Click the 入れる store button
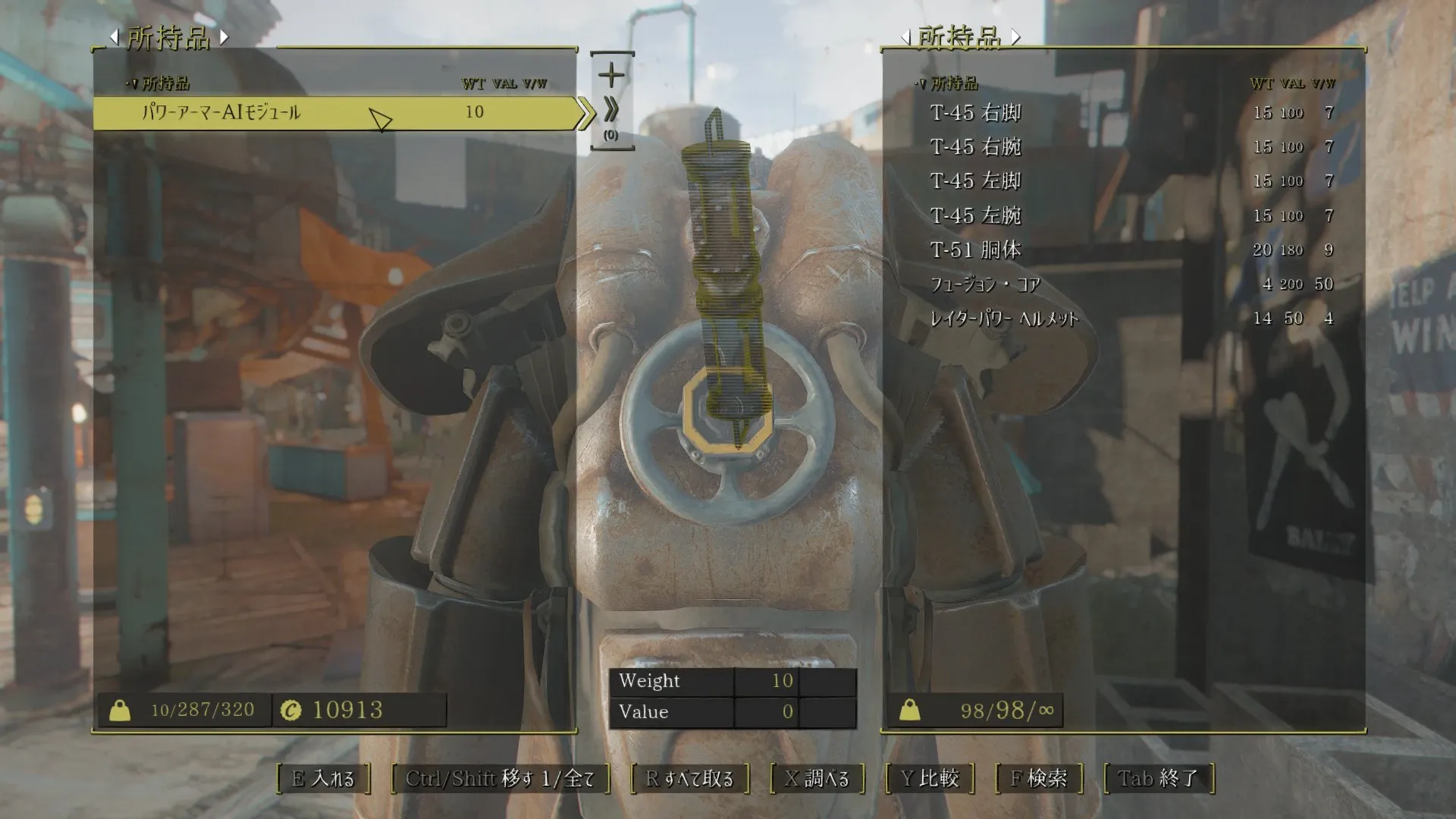1456x819 pixels. tap(323, 779)
